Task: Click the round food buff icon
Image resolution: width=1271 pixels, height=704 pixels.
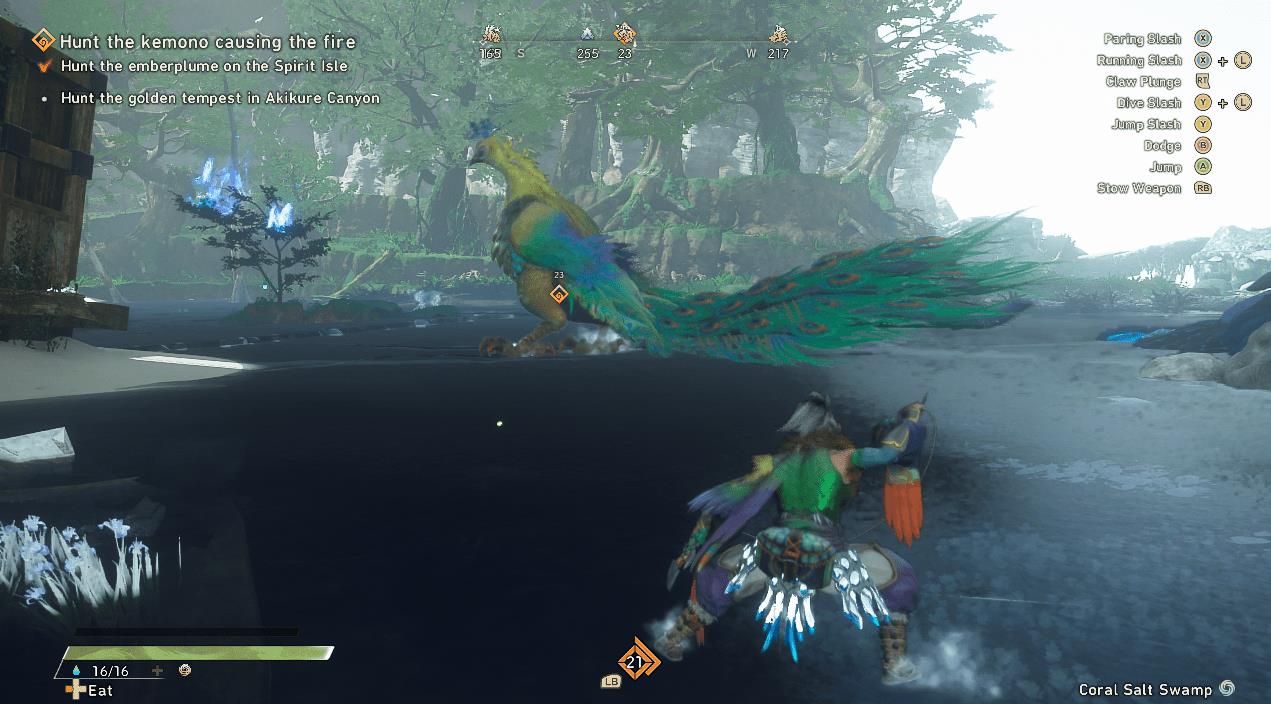Action: [185, 671]
